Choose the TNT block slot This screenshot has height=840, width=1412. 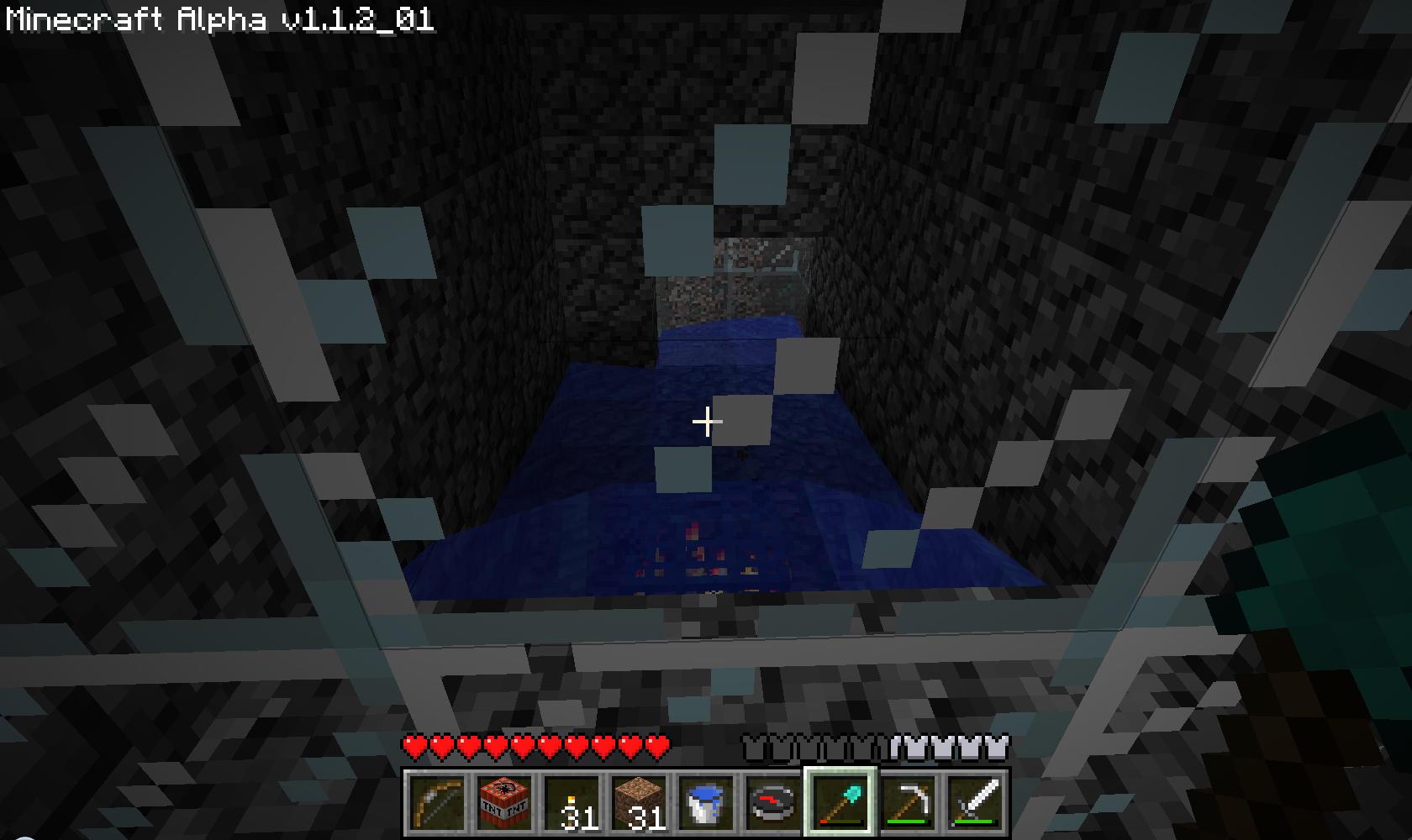coord(504,802)
